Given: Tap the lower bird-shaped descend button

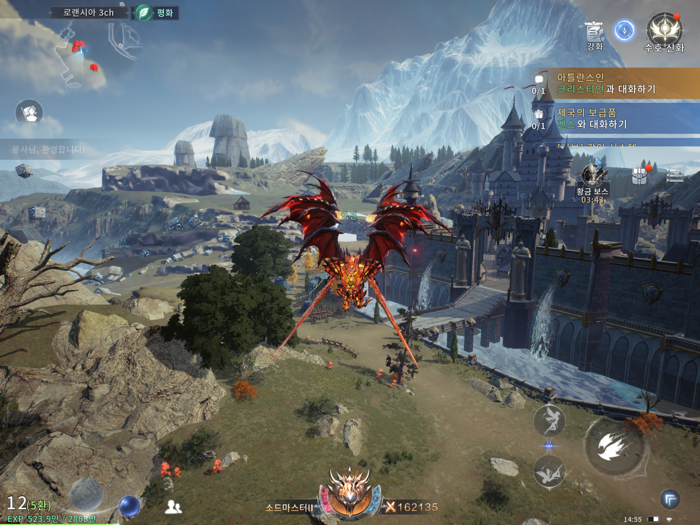Looking at the screenshot, I should [548, 470].
